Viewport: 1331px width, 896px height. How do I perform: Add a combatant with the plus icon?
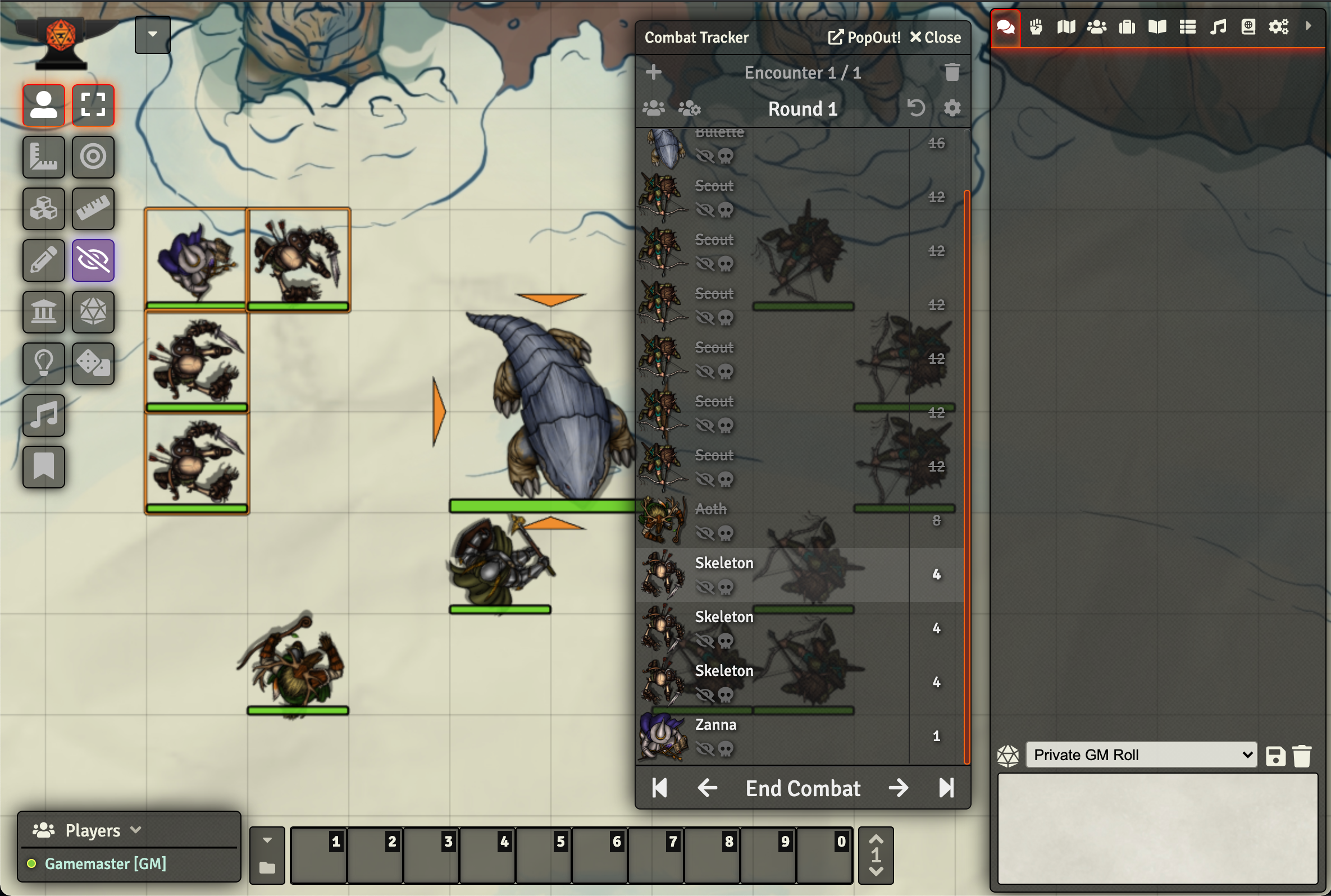pyautogui.click(x=653, y=72)
